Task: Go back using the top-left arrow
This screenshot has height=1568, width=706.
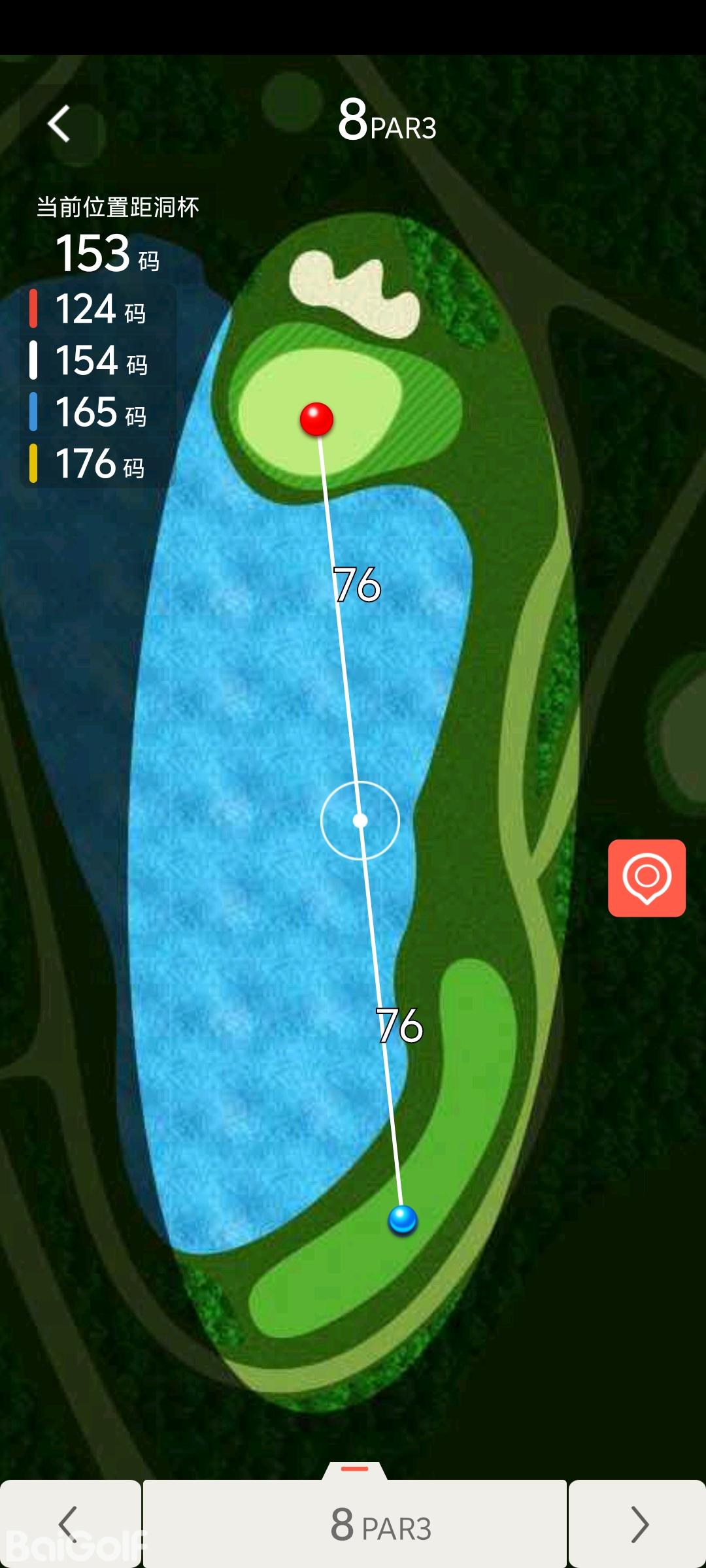Action: 59,123
